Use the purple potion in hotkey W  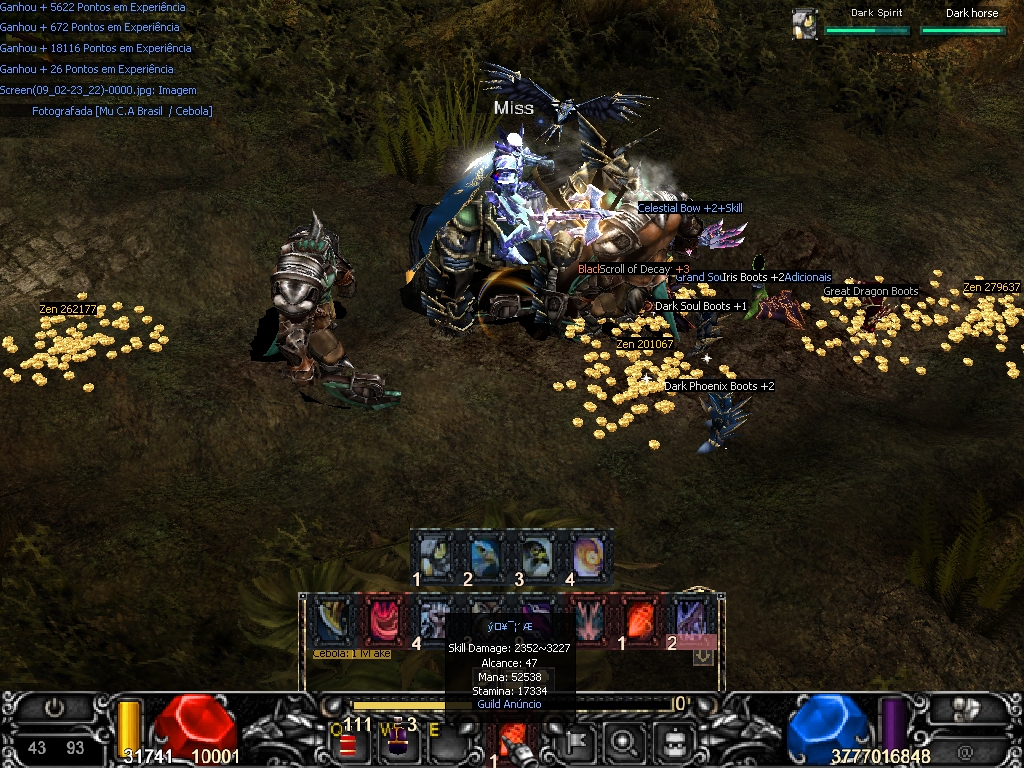click(397, 741)
